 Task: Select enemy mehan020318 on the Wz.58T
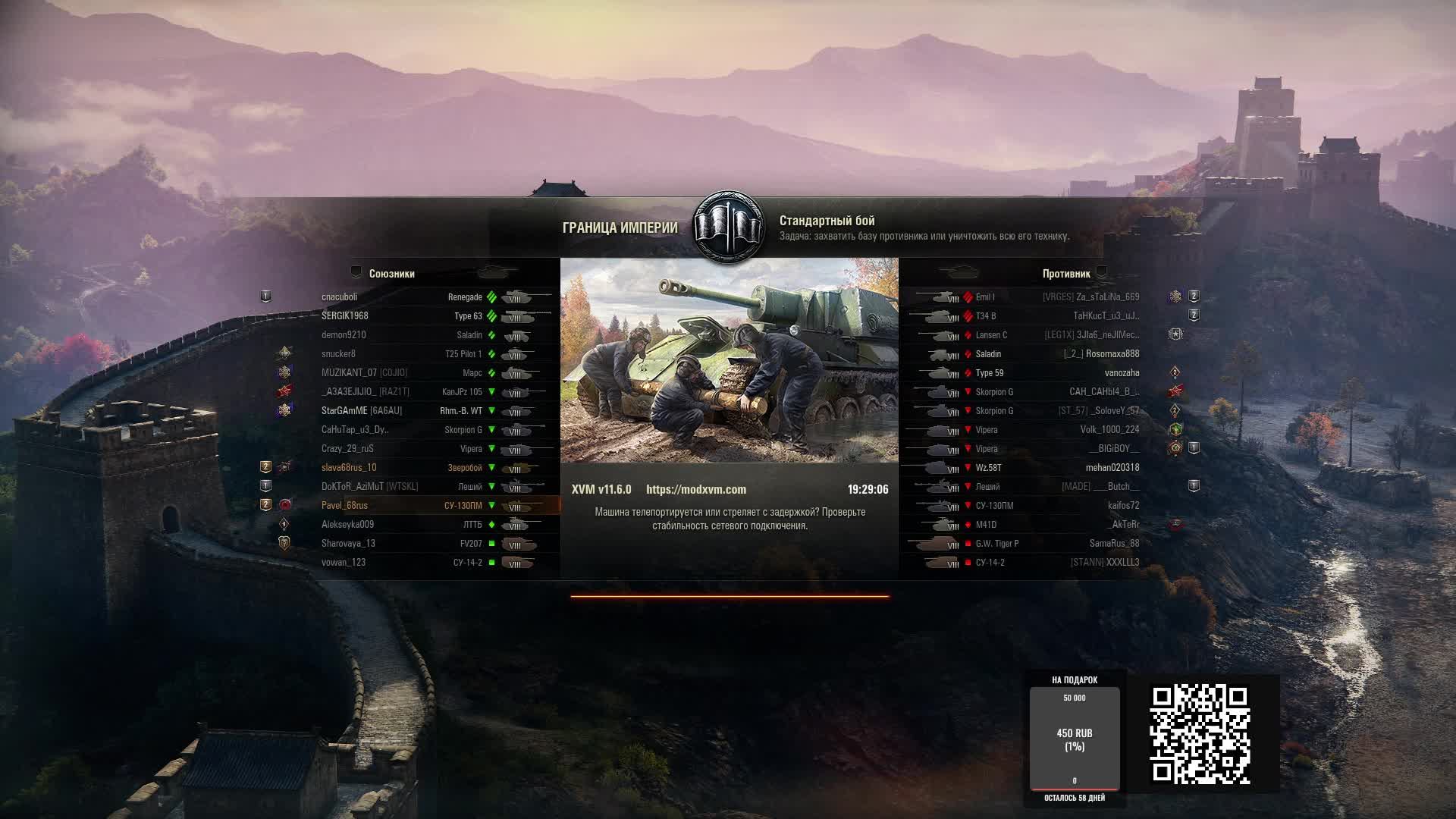pos(1112,468)
